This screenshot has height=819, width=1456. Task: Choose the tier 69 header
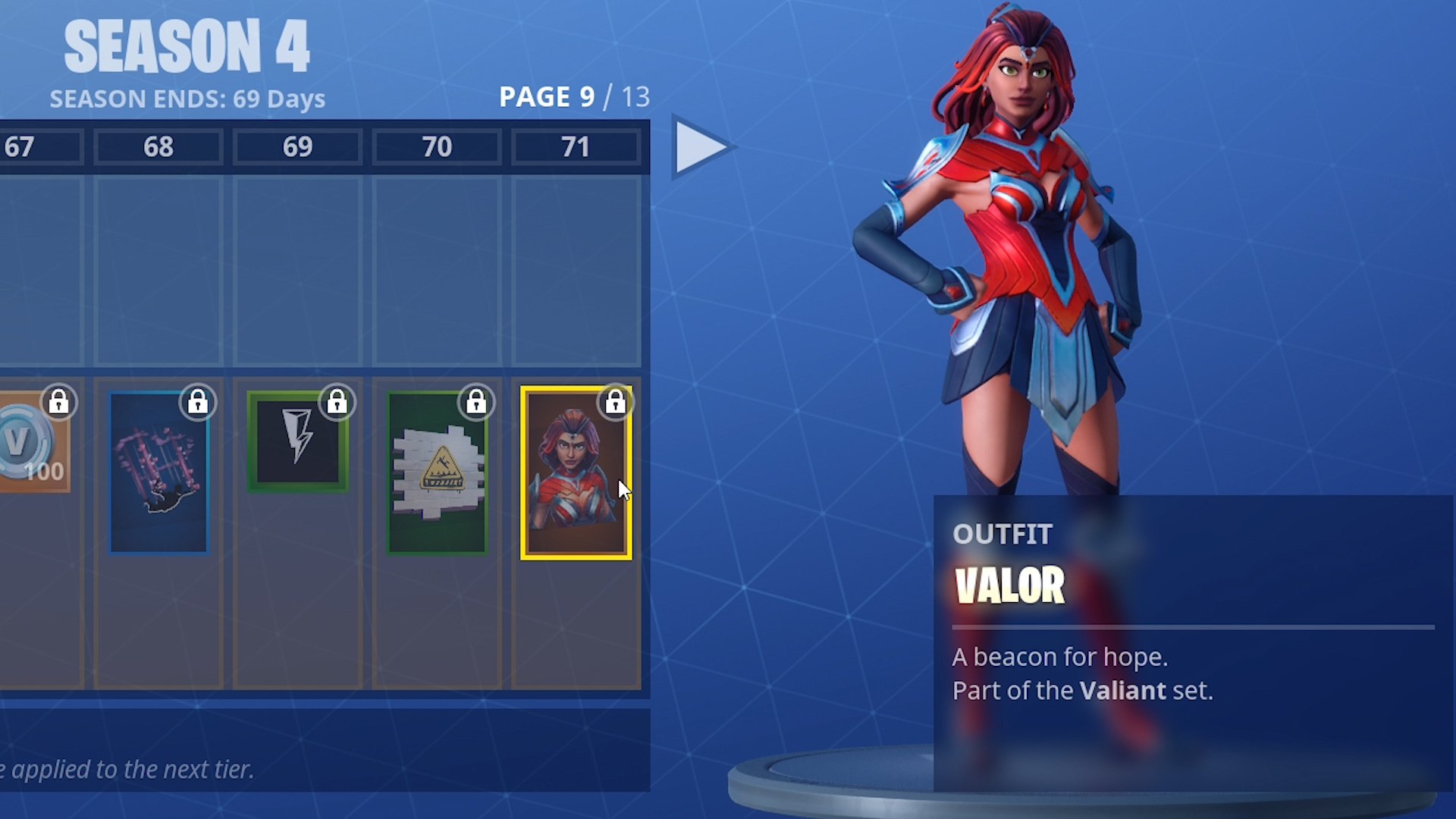click(297, 146)
